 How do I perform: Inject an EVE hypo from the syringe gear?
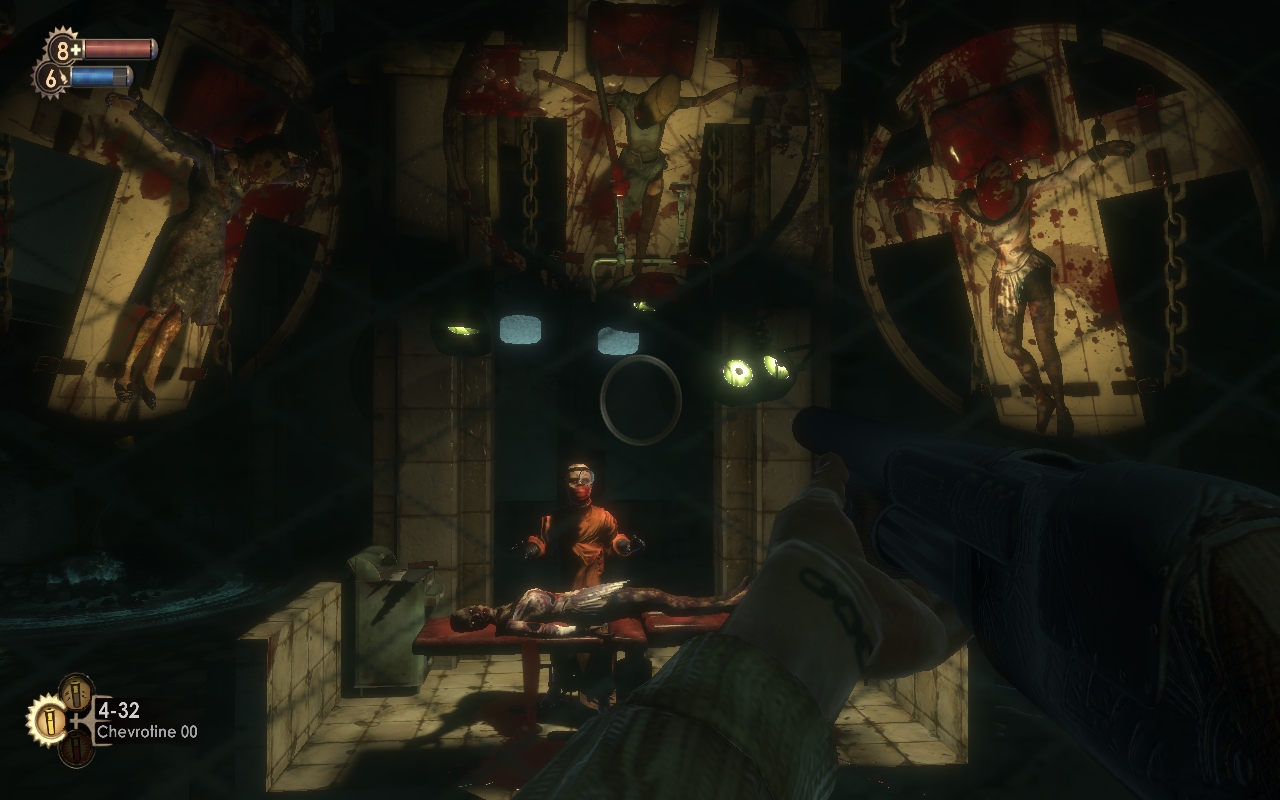click(52, 77)
